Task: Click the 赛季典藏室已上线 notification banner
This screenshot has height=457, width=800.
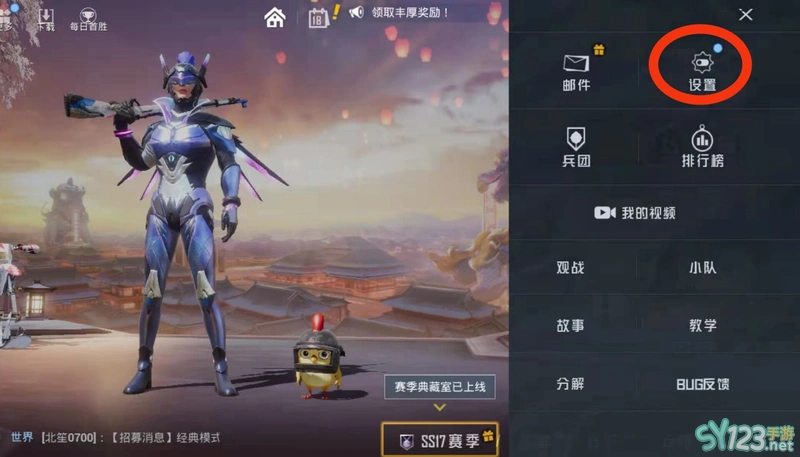Action: 438,386
